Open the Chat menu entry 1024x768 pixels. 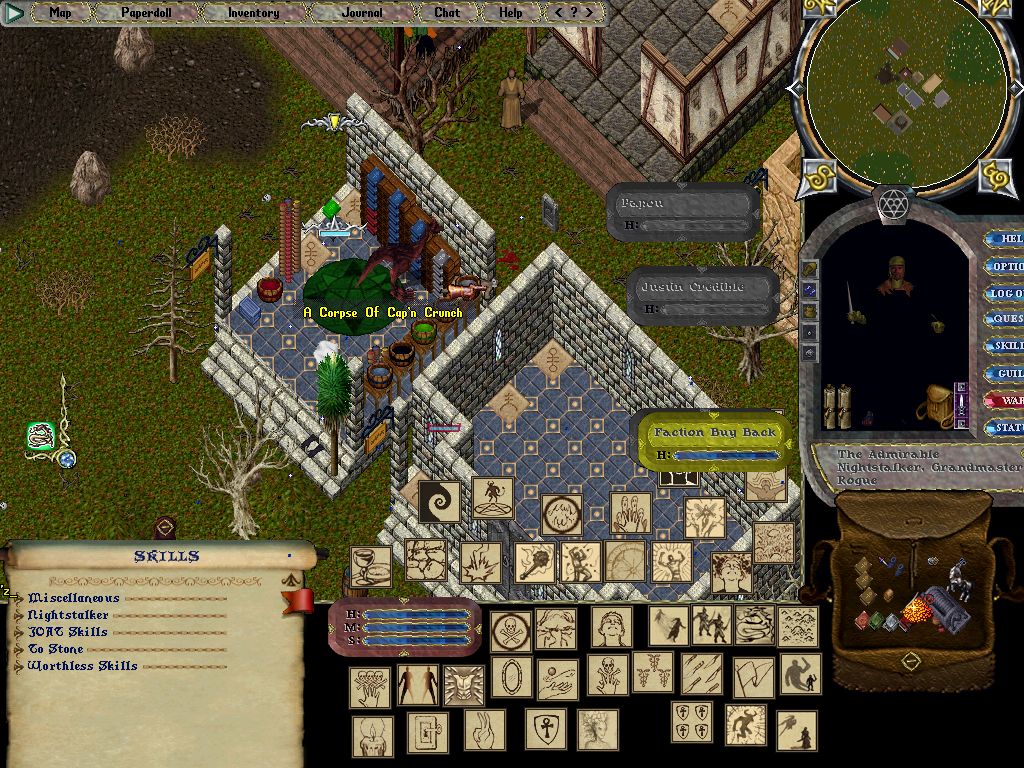(447, 13)
